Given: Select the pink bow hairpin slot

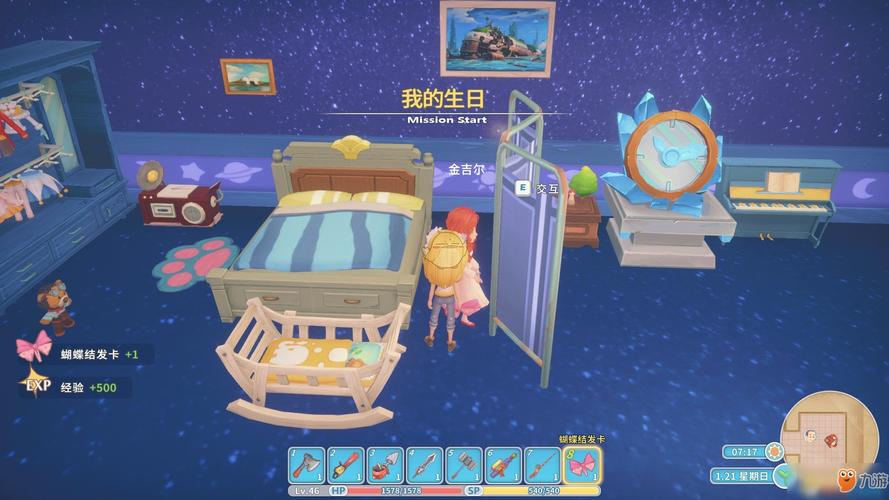Looking at the screenshot, I should [581, 465].
